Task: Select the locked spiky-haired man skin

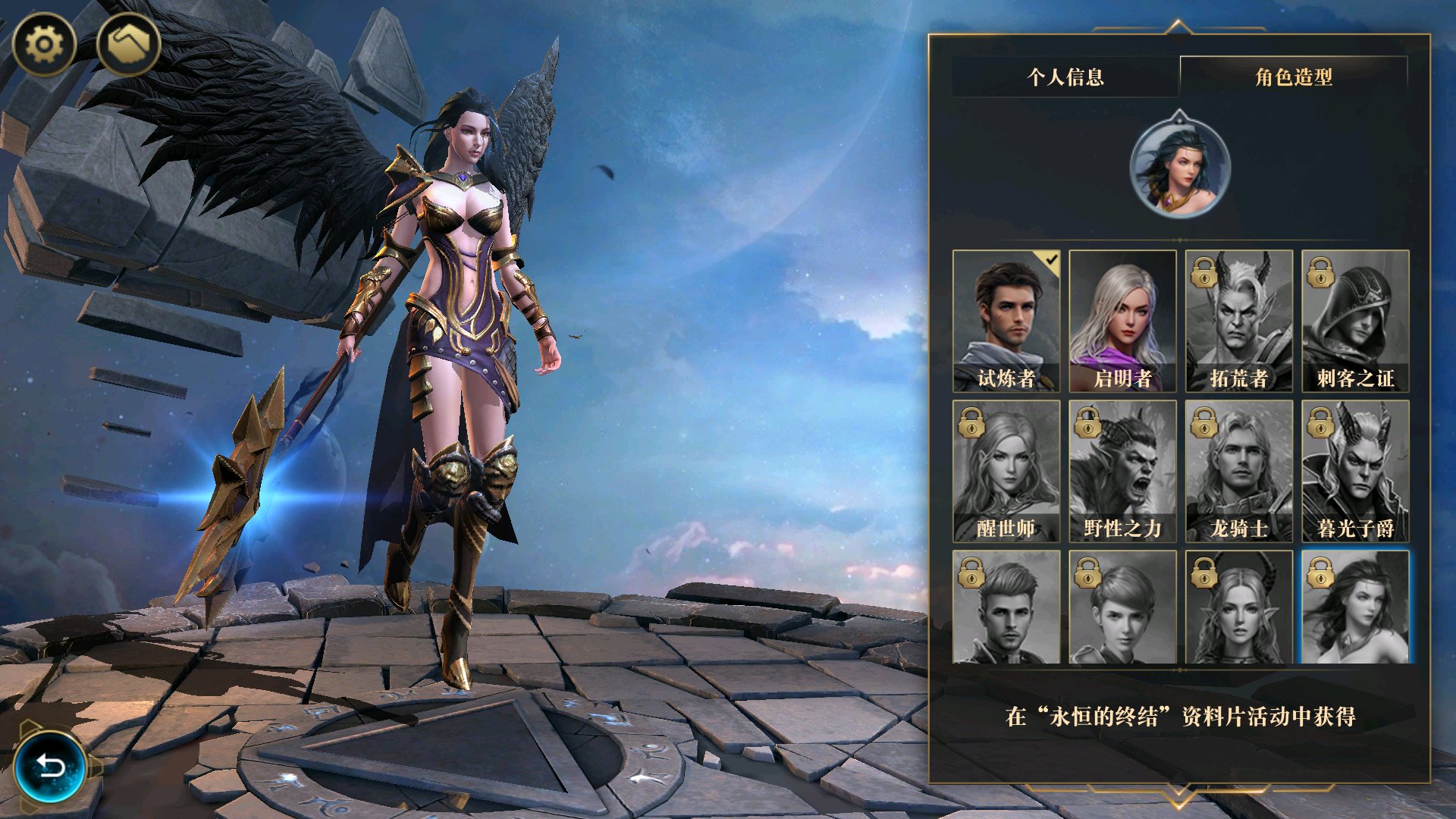Action: click(1006, 607)
